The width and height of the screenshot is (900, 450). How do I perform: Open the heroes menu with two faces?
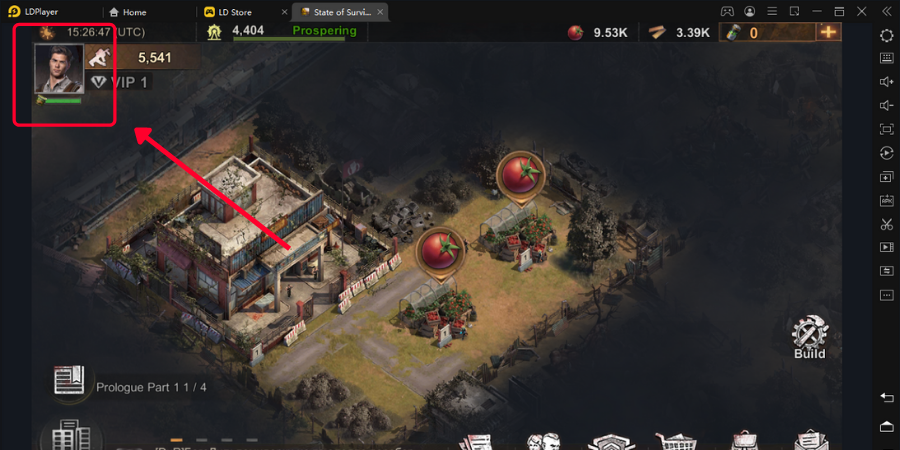(x=543, y=441)
